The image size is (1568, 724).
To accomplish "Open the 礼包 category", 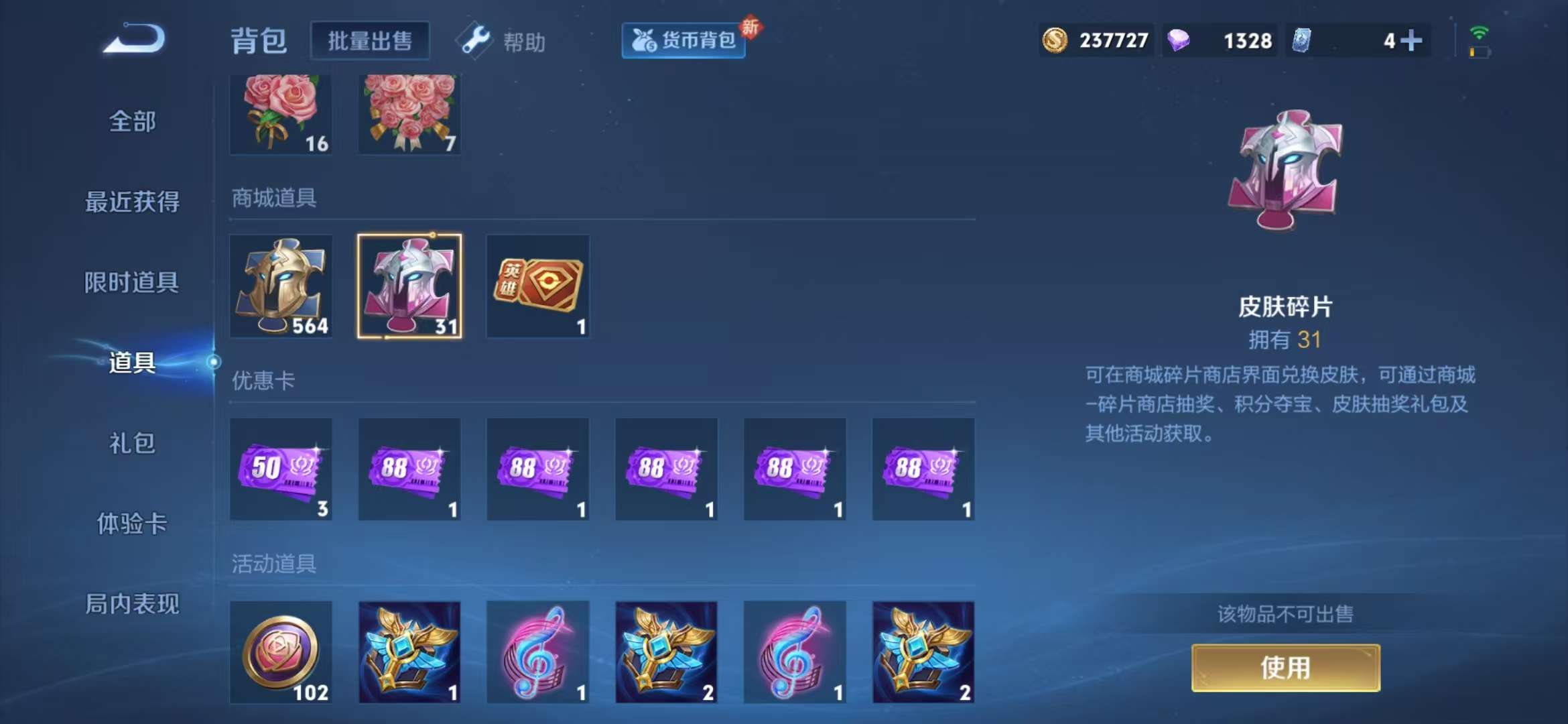I will (131, 443).
